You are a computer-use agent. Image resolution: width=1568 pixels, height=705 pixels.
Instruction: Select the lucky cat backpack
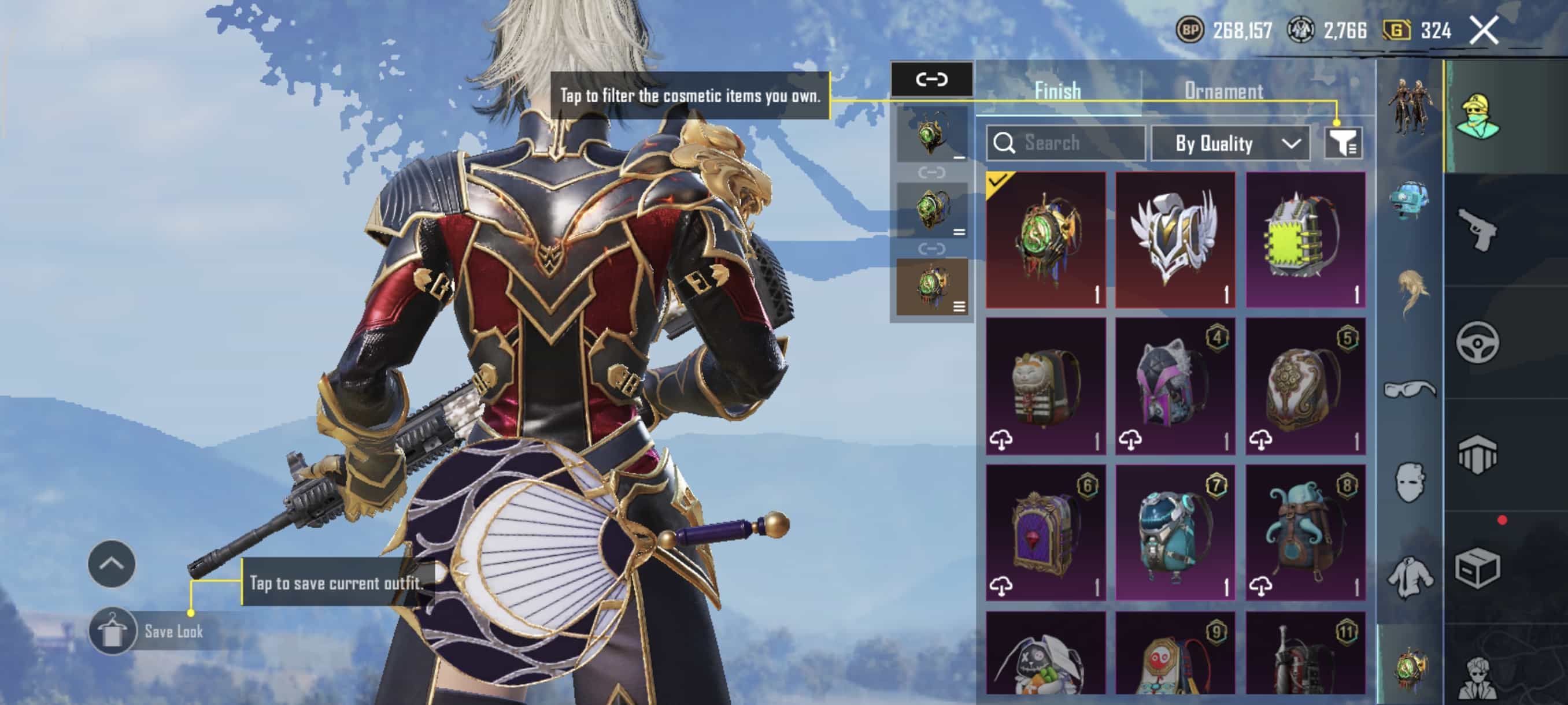point(1045,385)
